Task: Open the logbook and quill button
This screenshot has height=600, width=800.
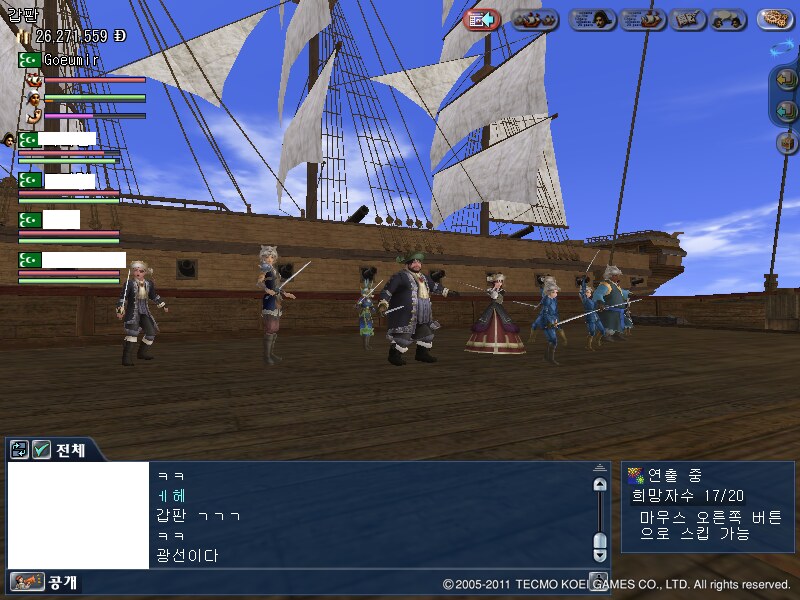Action: coord(688,19)
